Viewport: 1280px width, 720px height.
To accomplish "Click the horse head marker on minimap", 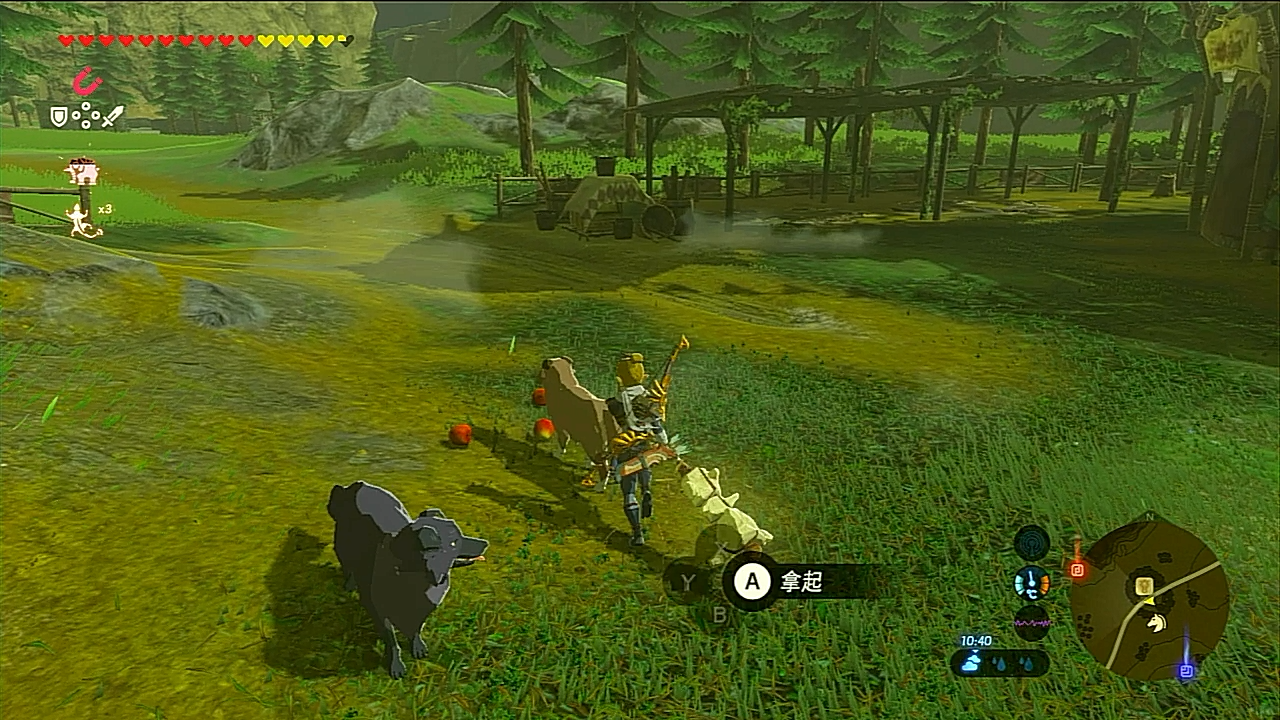I will point(1157,623).
